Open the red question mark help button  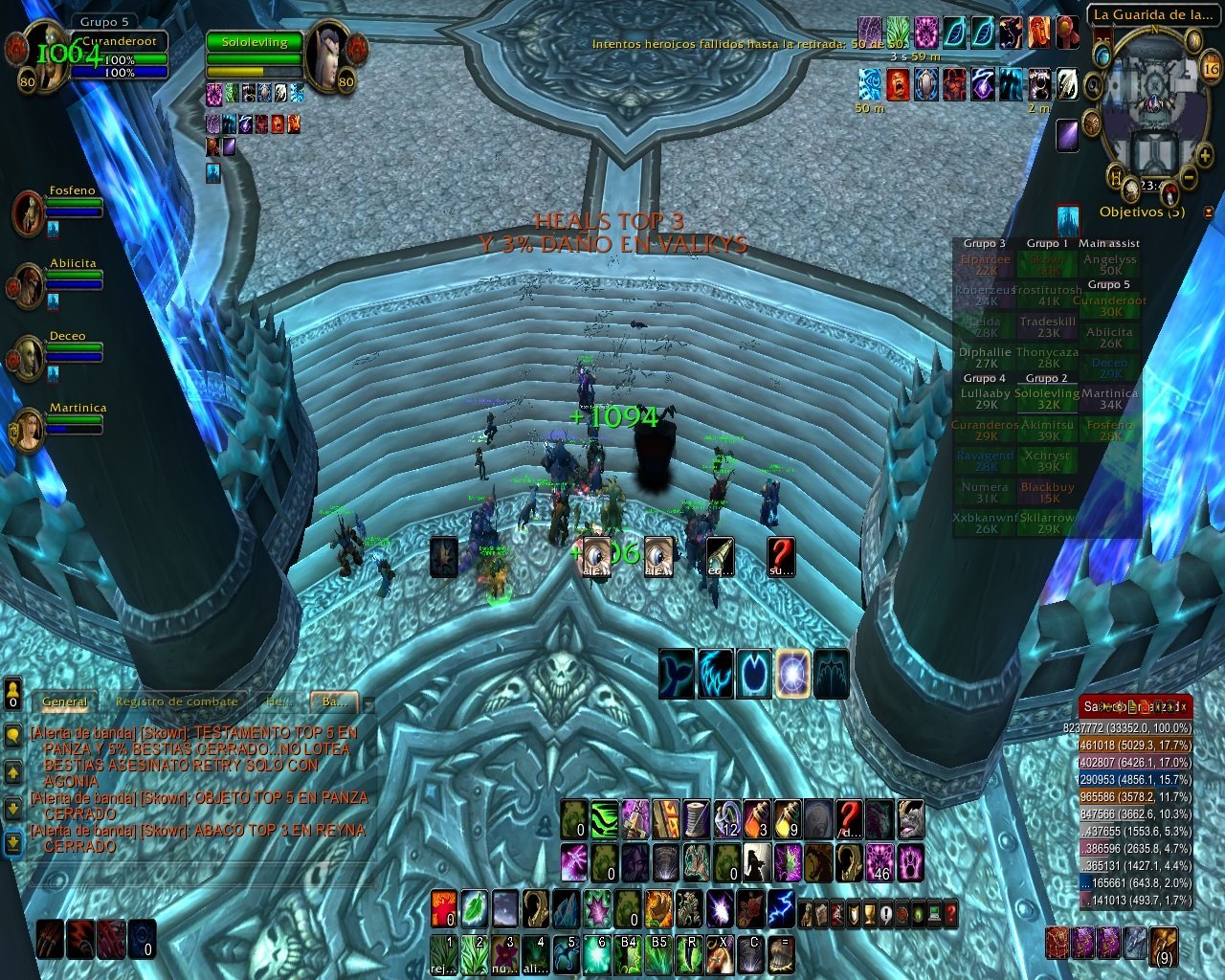click(x=947, y=914)
